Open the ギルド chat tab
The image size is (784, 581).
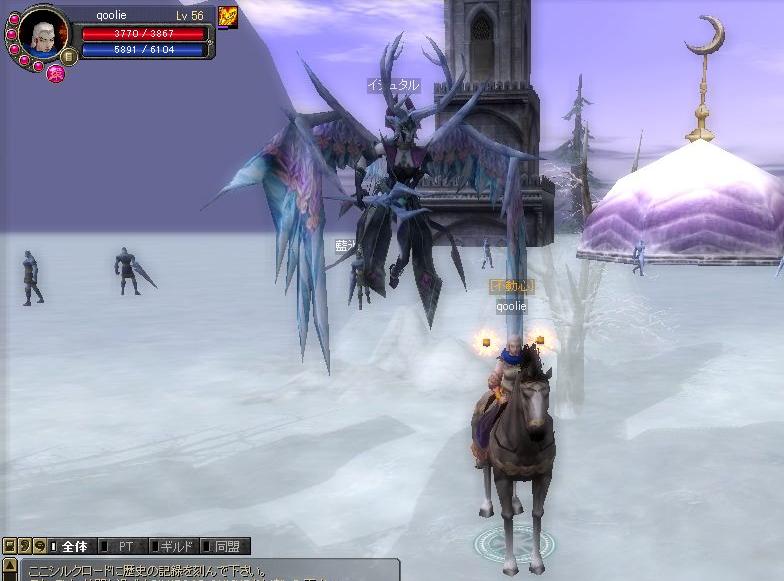(175, 547)
